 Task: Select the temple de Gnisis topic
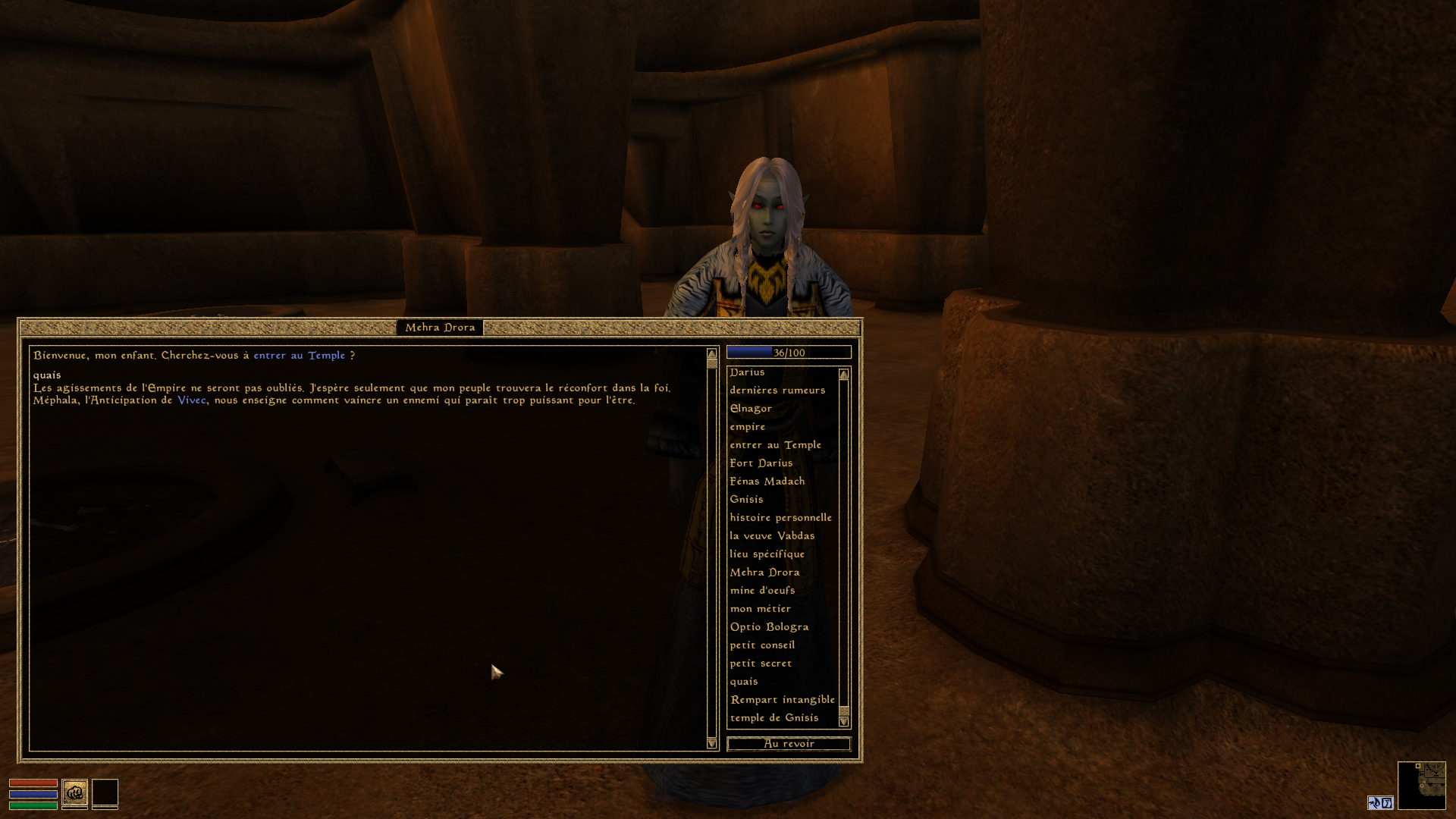click(773, 718)
